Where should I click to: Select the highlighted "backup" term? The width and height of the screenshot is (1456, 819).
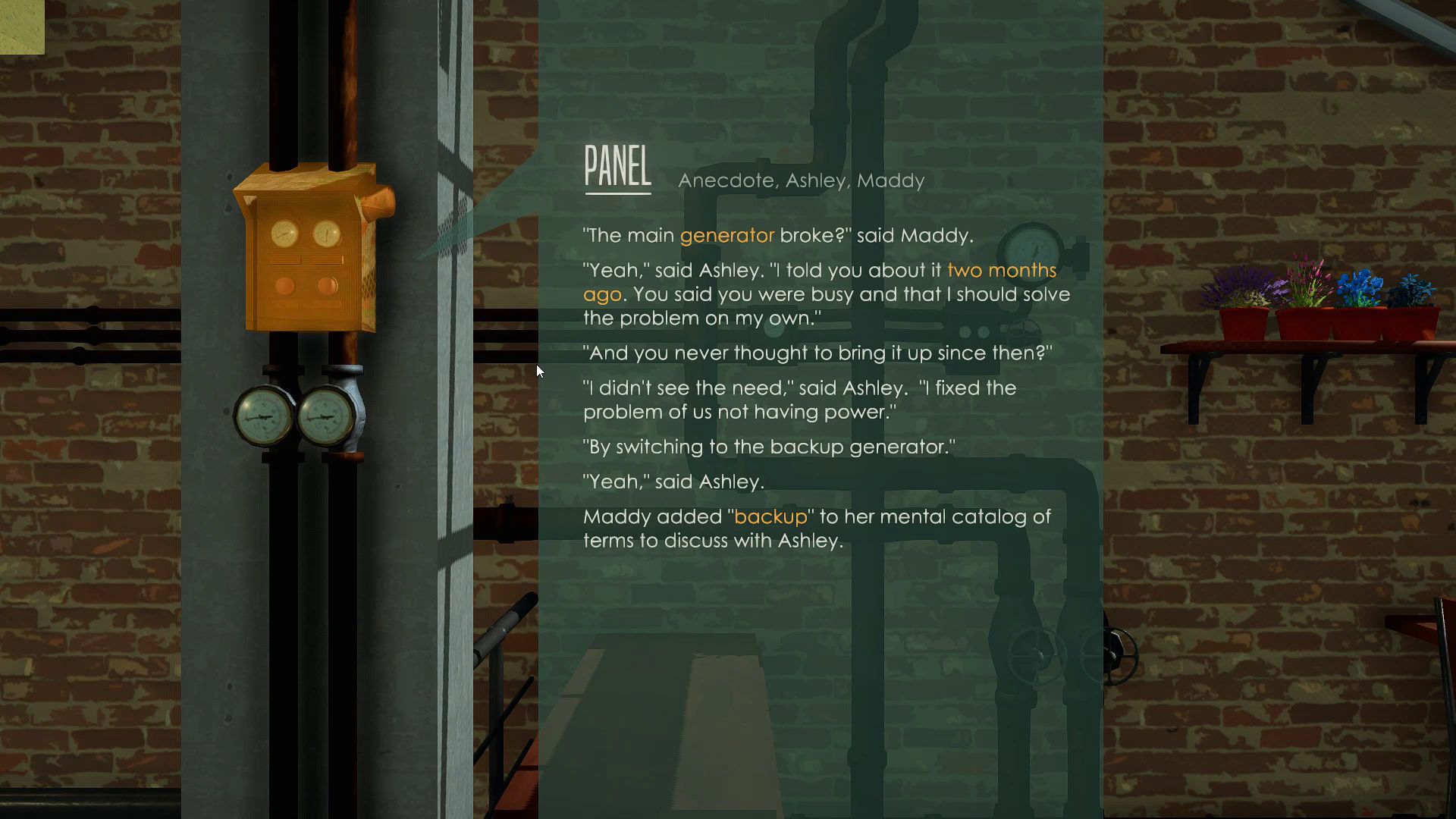click(x=770, y=517)
